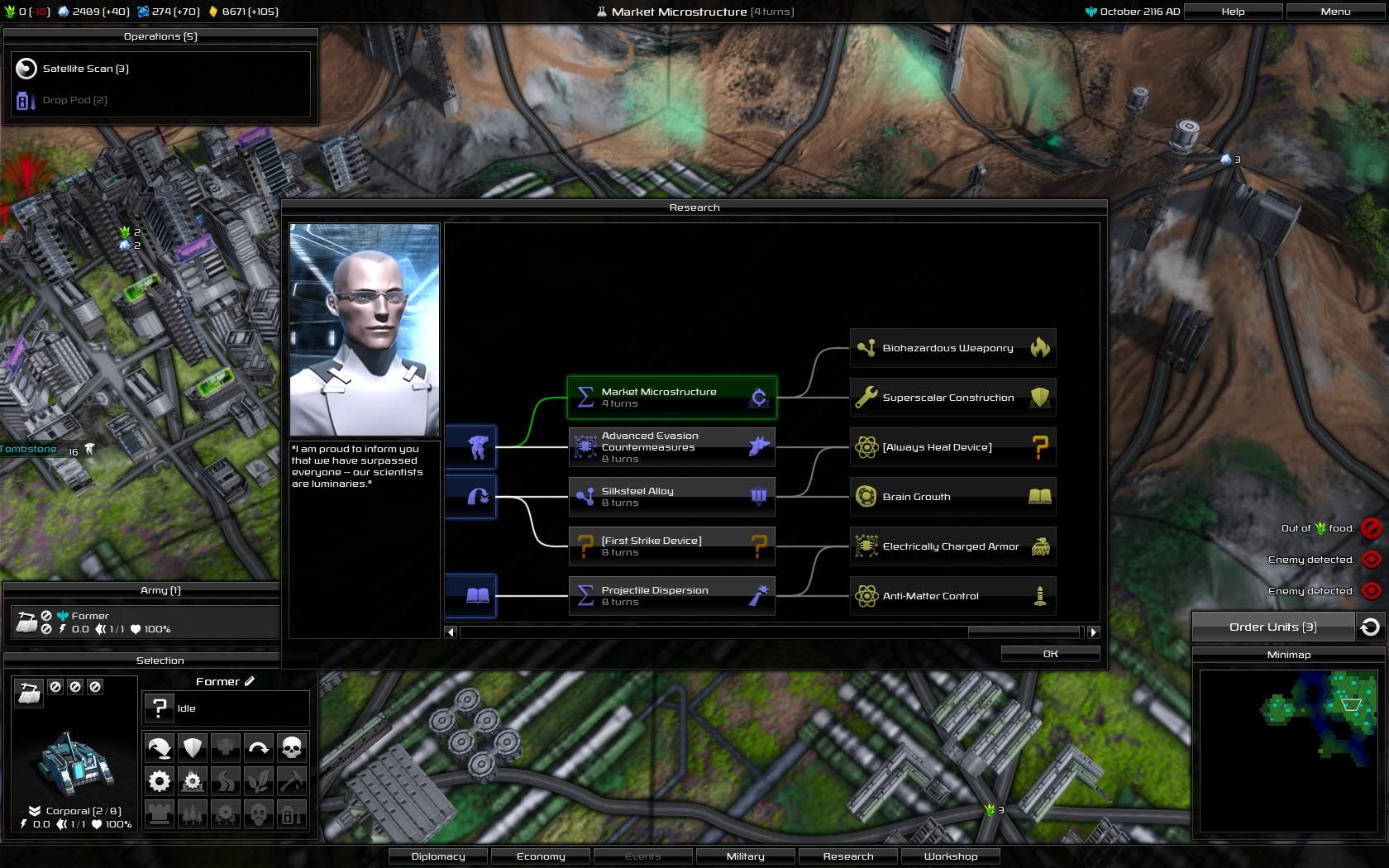Choose Projectile Dispersion technology
Image resolution: width=1389 pixels, height=868 pixels.
pos(671,596)
